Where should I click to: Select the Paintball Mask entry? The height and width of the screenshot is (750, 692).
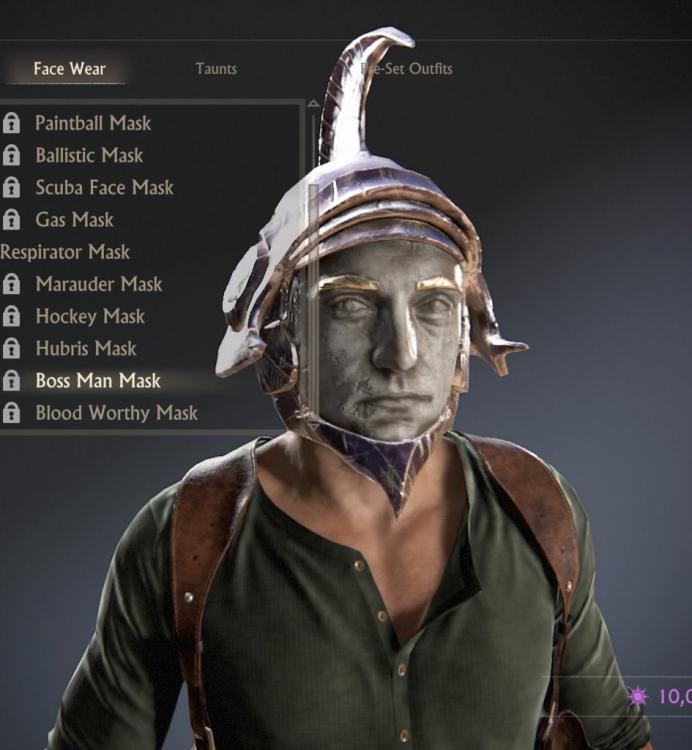click(93, 123)
